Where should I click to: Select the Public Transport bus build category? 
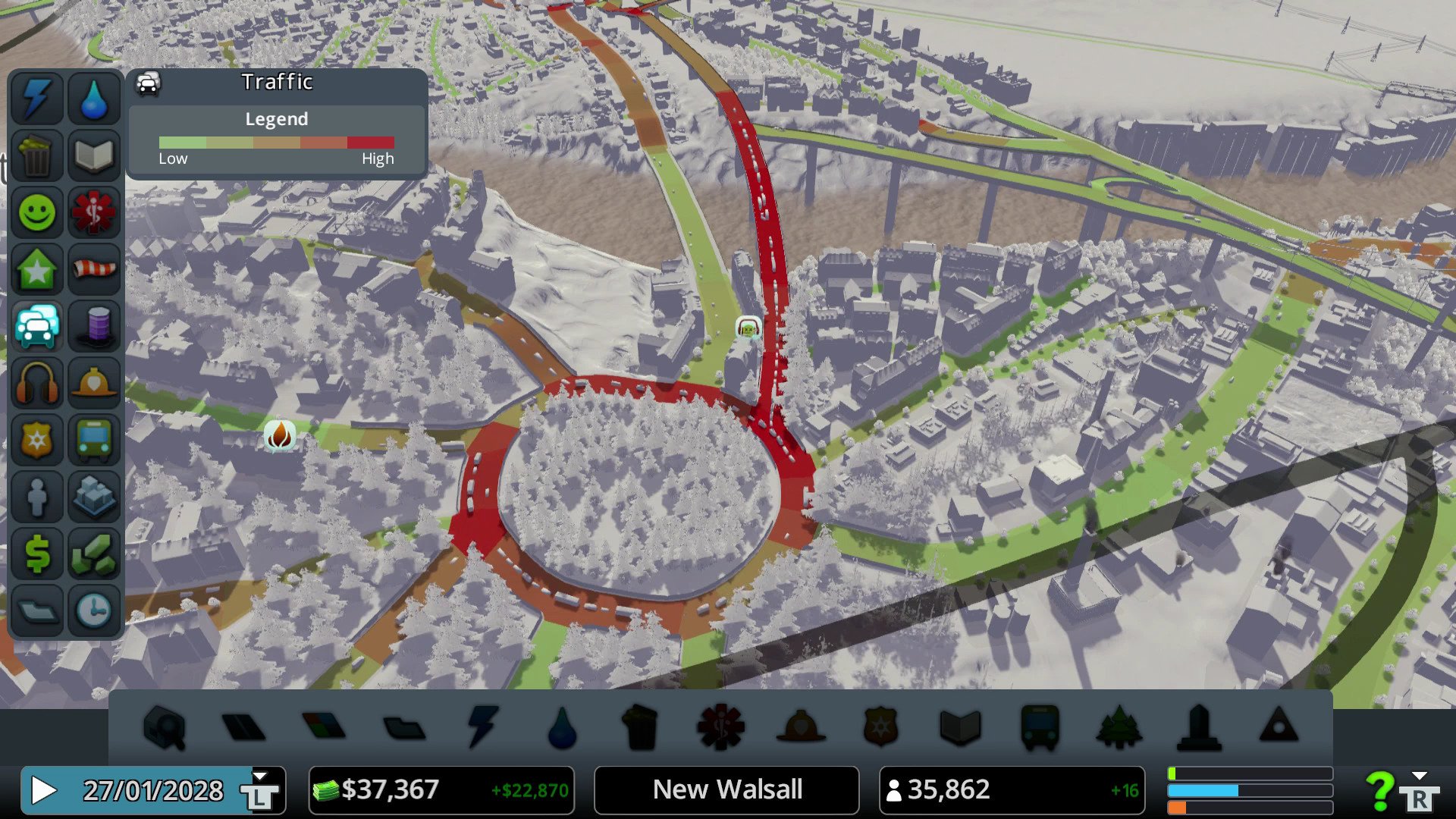pyautogui.click(x=1040, y=728)
